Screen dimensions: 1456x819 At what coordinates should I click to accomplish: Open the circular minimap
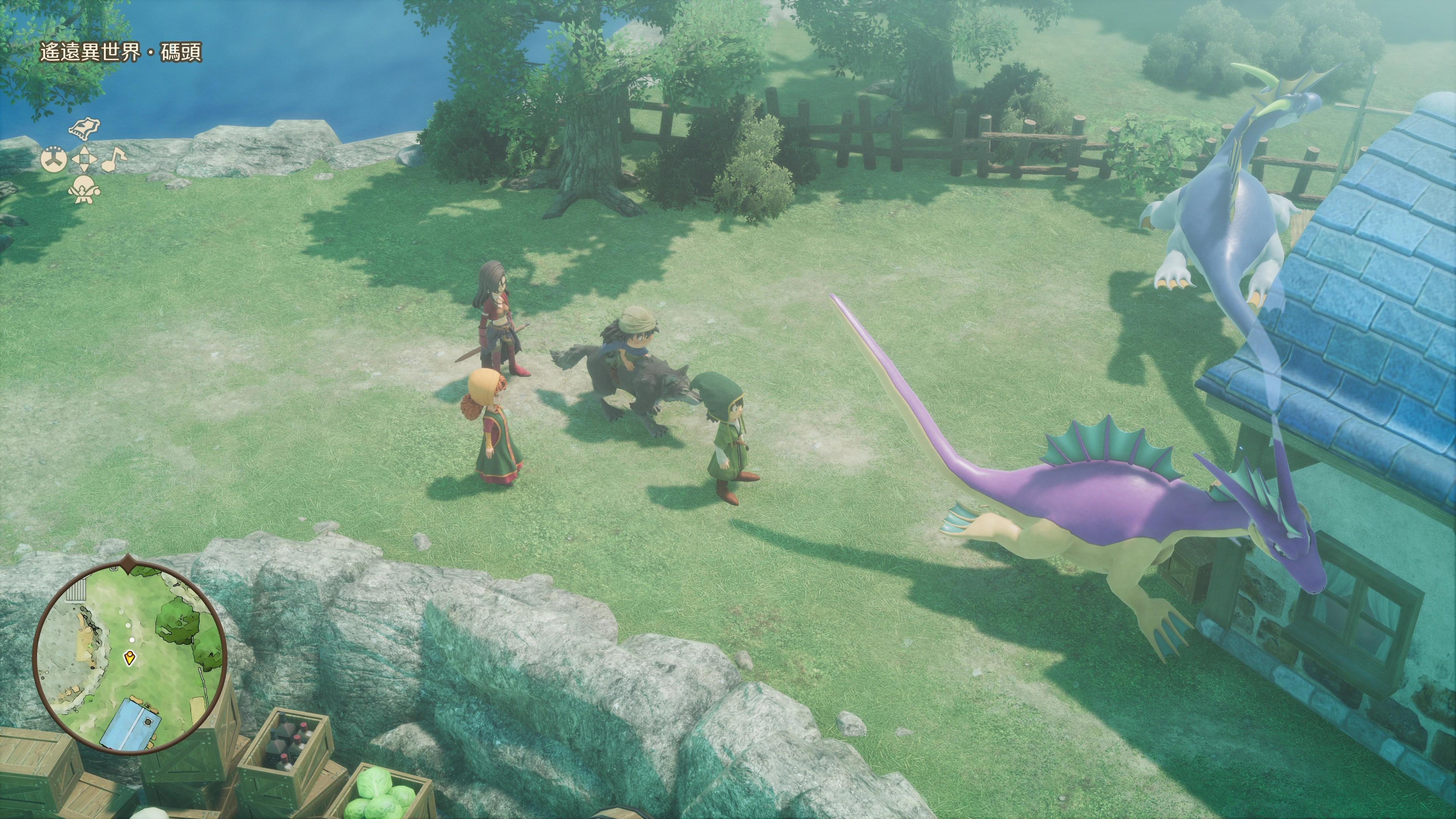(x=130, y=658)
